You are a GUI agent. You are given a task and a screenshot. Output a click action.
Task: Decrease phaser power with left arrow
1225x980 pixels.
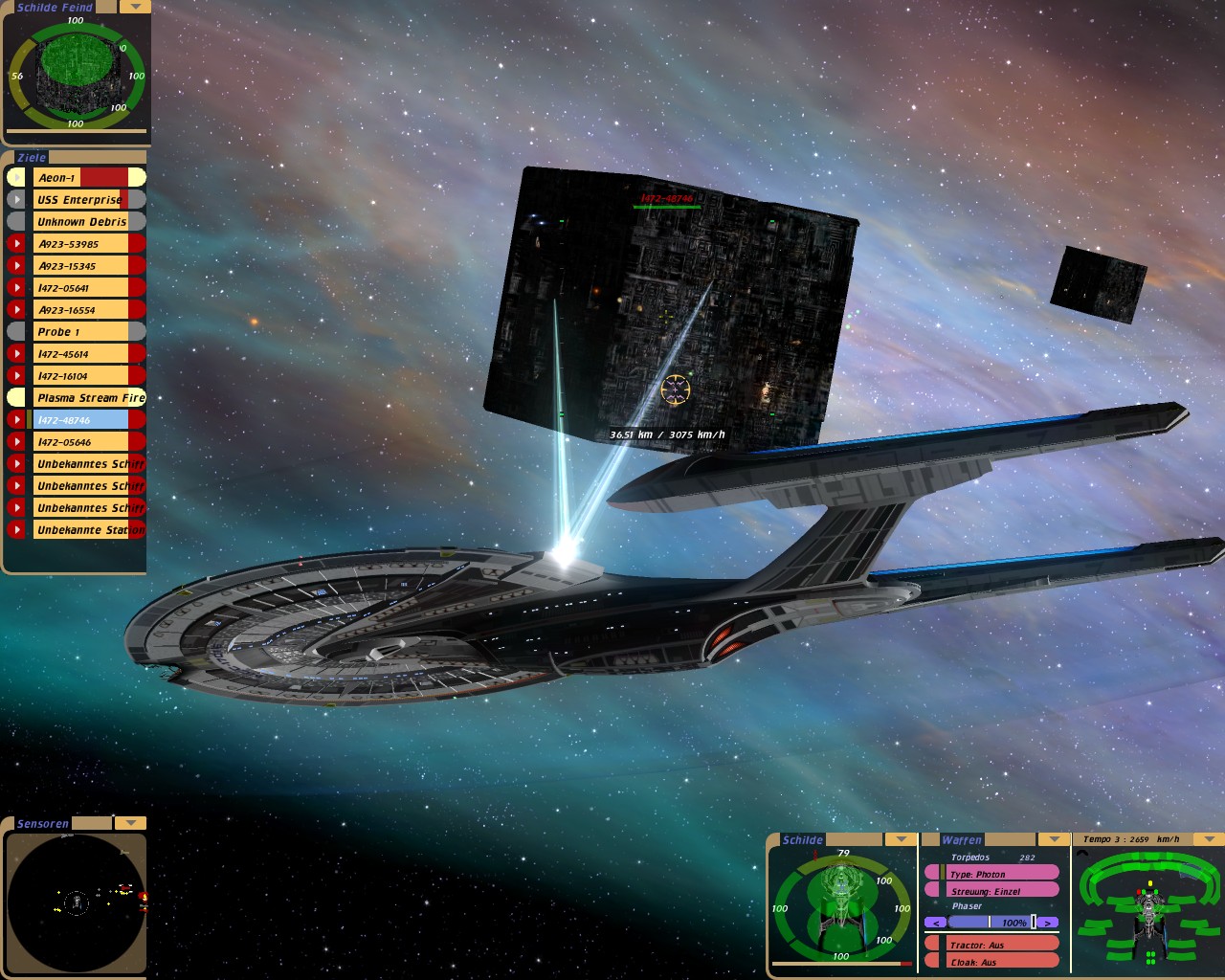pos(936,923)
